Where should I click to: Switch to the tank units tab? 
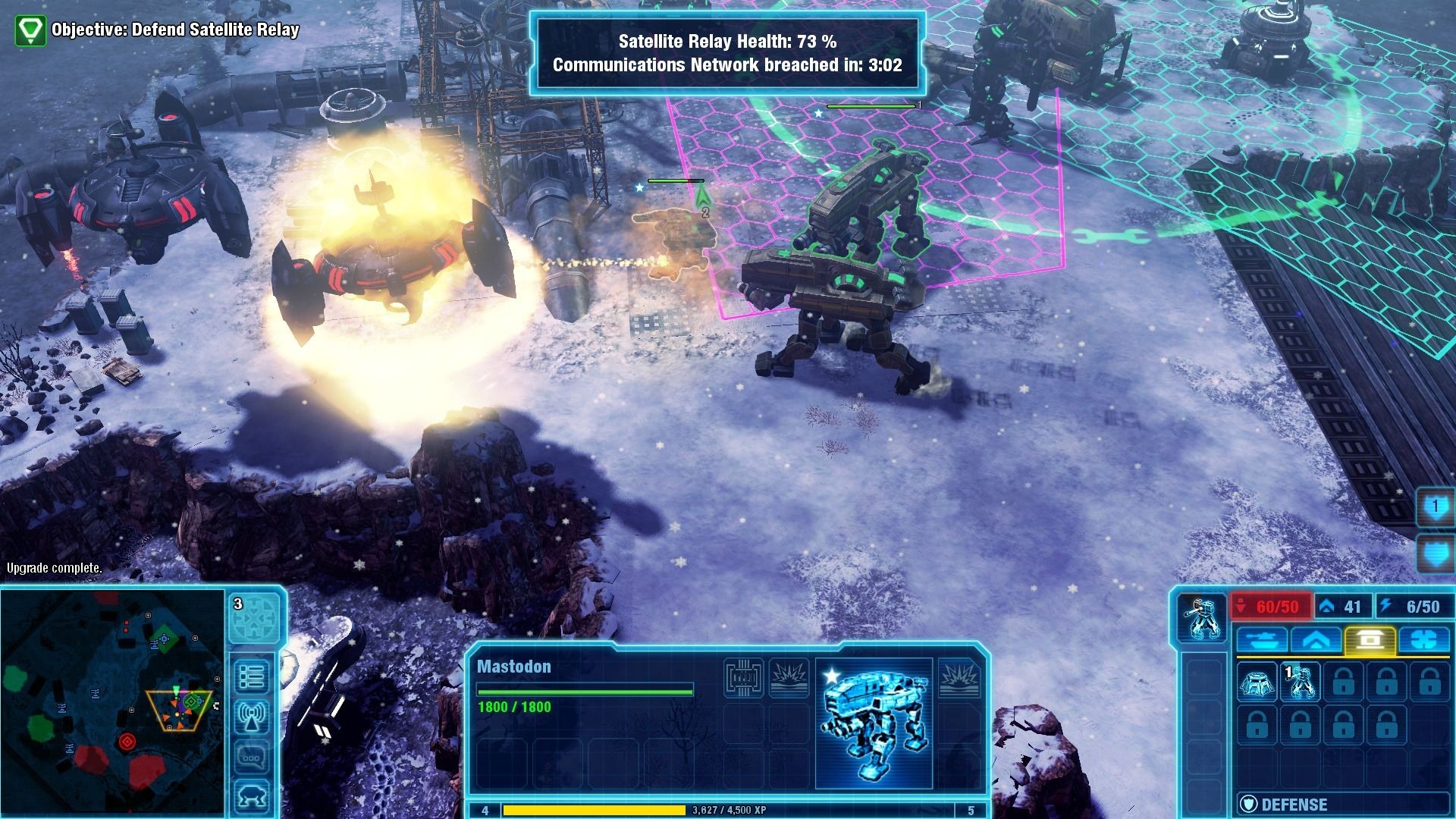(1261, 640)
